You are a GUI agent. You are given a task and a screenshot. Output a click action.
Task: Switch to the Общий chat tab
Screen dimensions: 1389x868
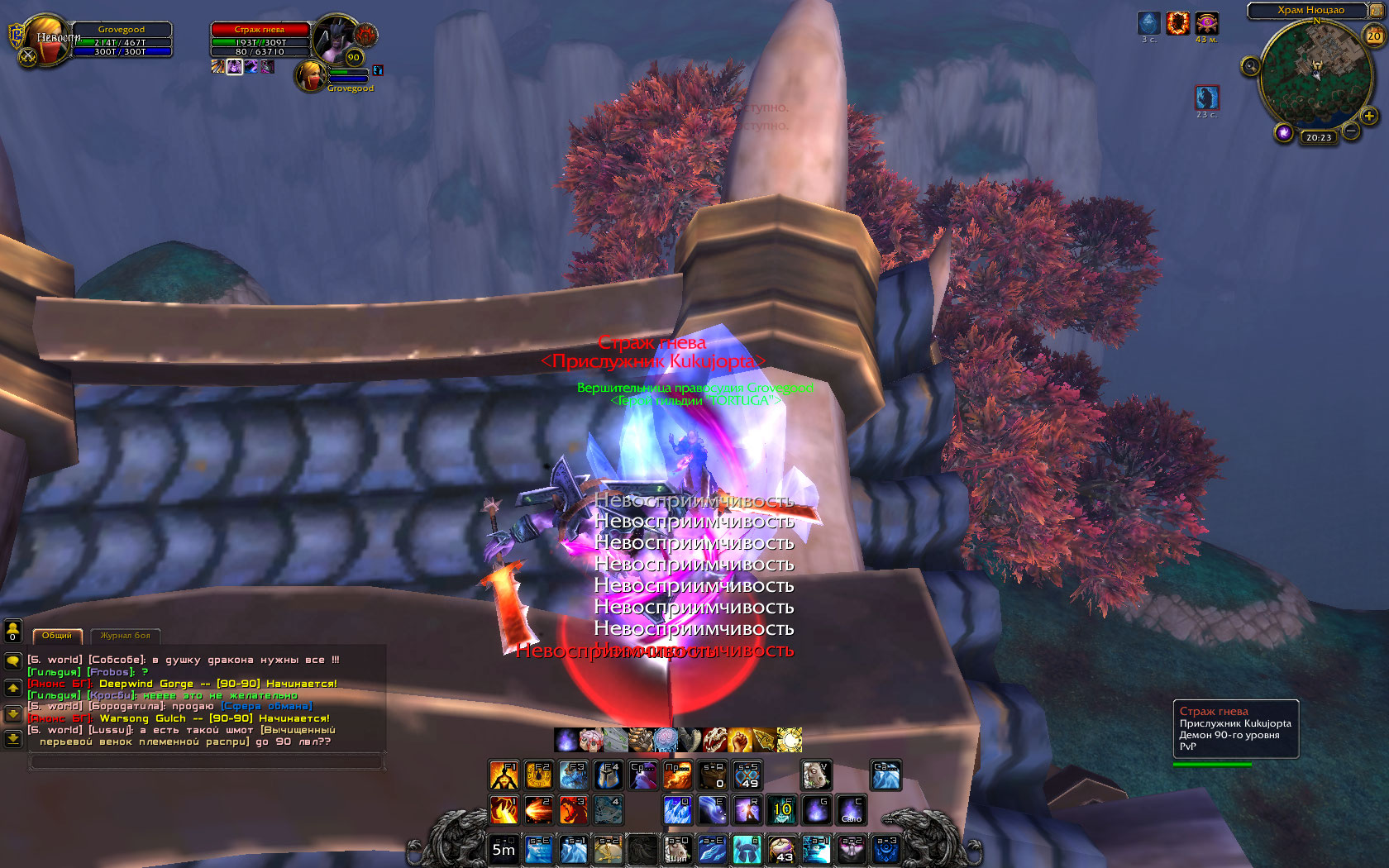pos(57,636)
